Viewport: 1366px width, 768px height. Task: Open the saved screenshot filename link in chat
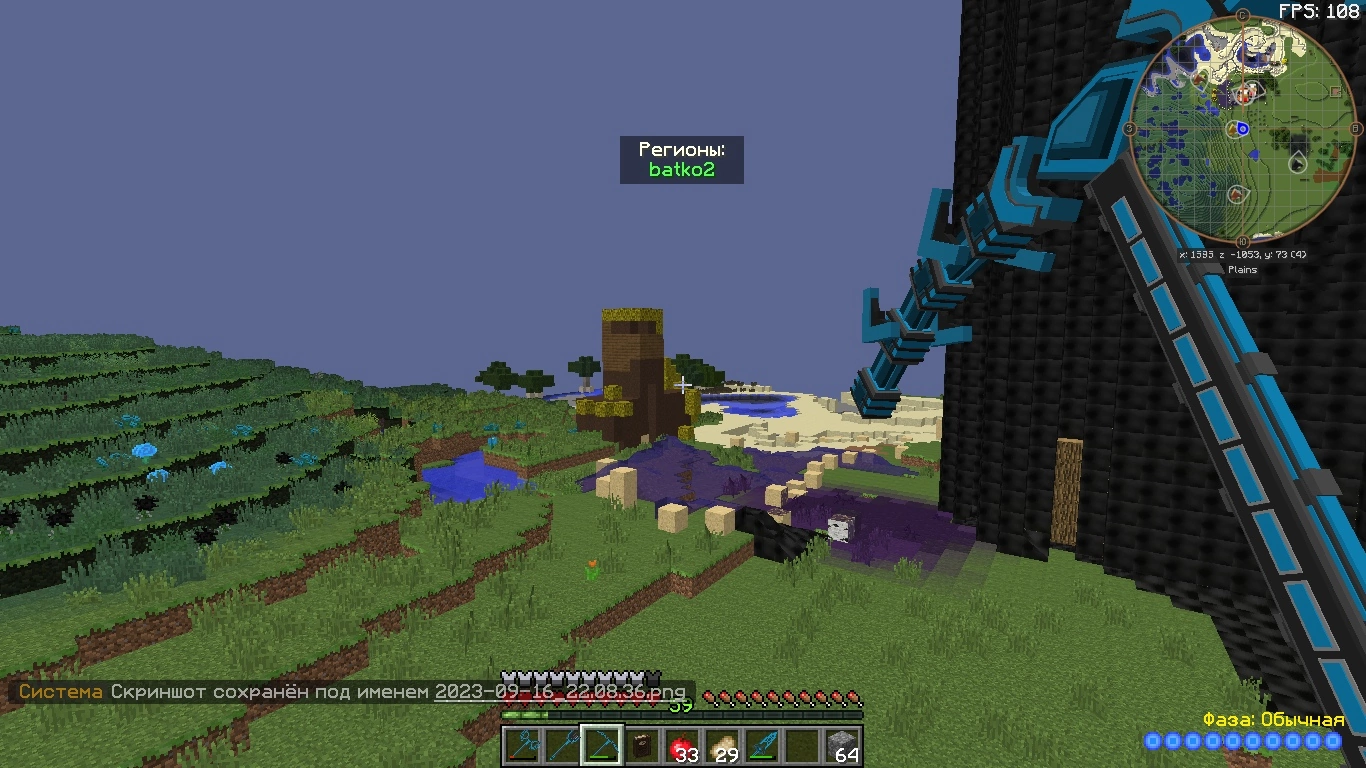pos(560,692)
